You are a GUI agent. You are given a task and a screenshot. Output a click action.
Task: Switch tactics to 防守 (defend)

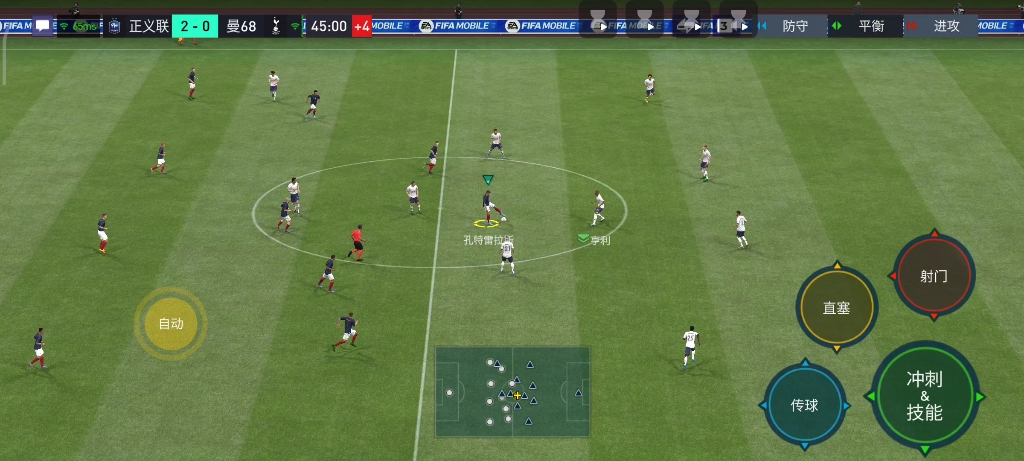795,26
